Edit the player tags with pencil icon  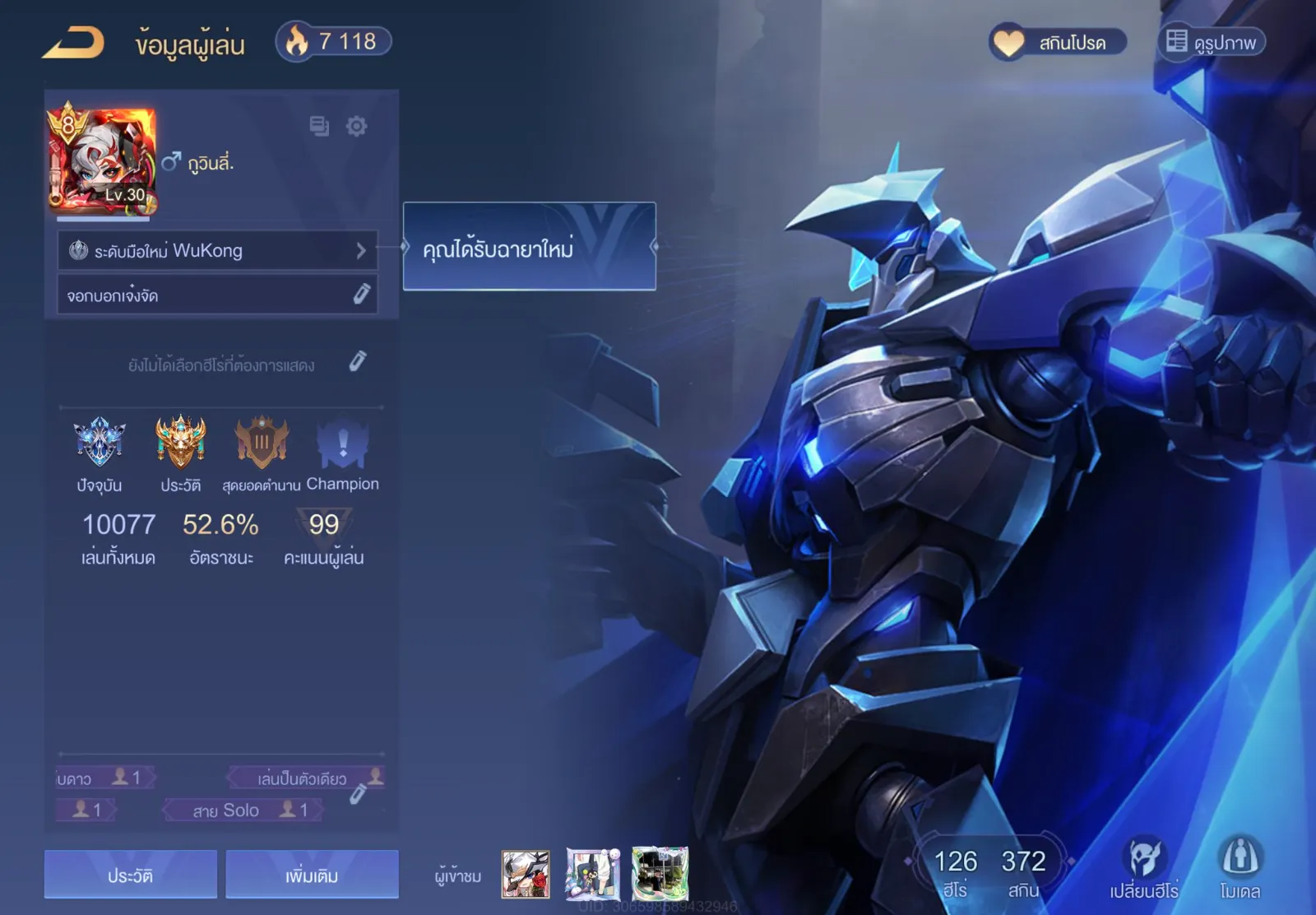pos(358,794)
